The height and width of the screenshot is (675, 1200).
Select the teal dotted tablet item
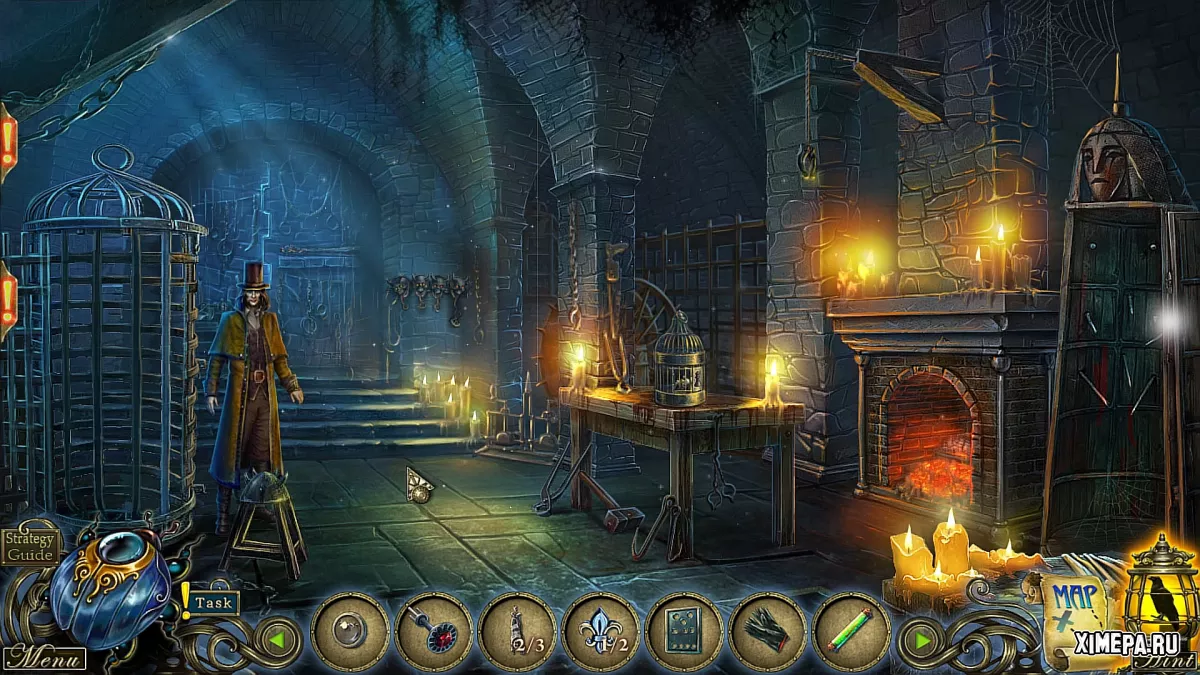point(684,632)
